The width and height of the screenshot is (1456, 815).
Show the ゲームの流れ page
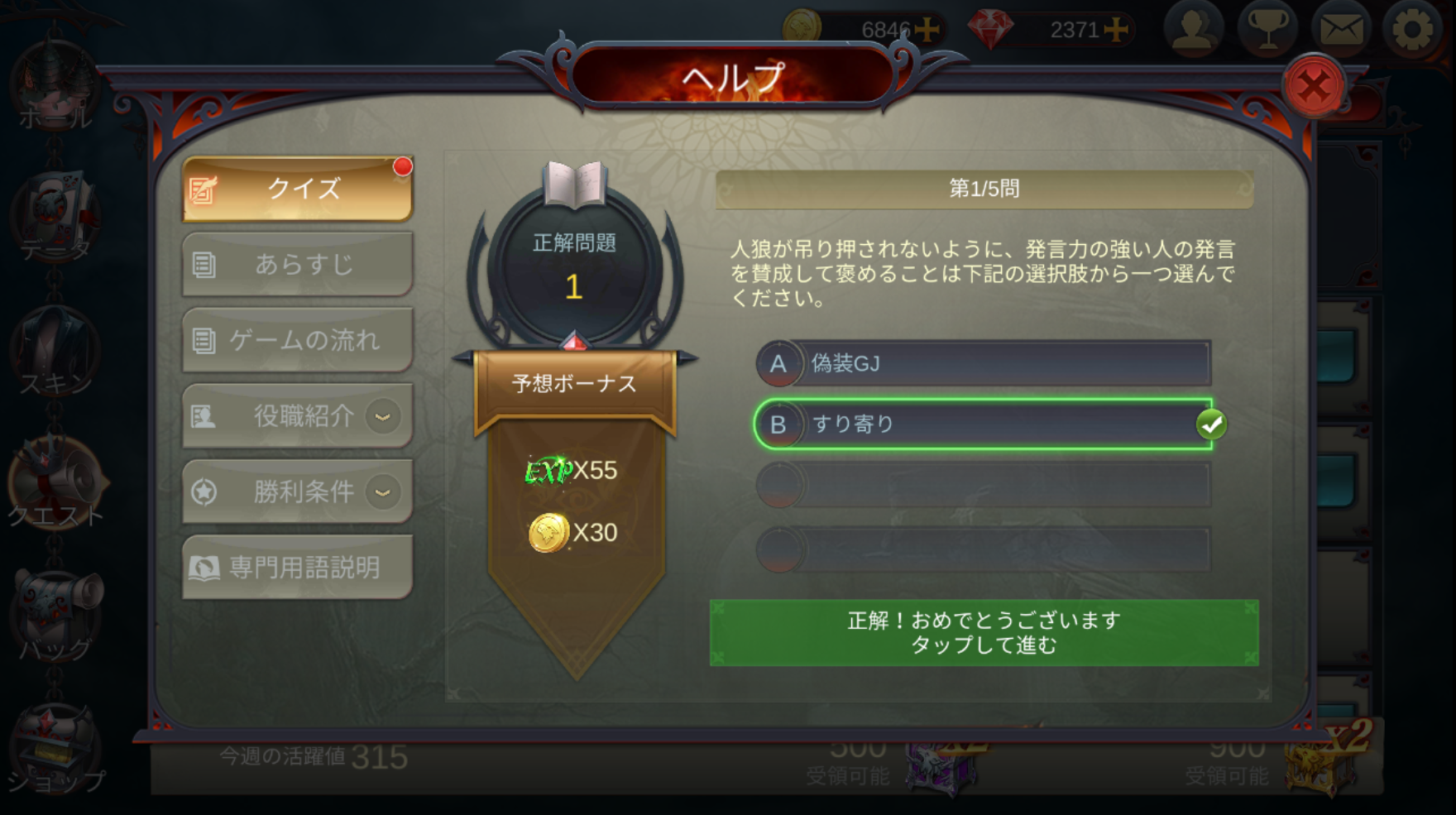[x=298, y=340]
